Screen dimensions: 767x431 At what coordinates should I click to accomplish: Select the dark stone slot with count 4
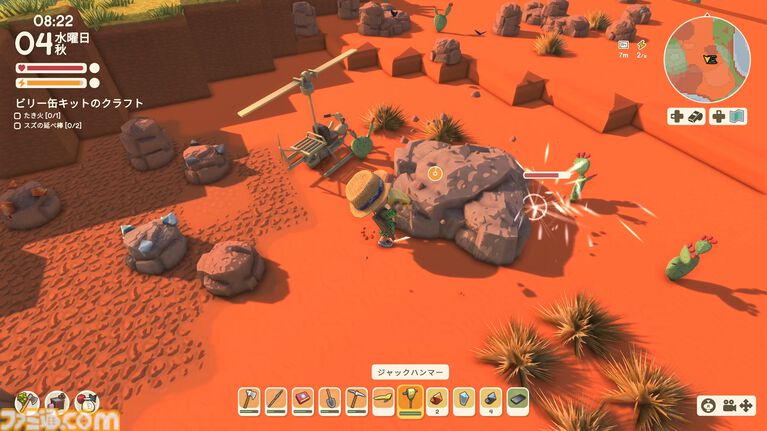[490, 401]
